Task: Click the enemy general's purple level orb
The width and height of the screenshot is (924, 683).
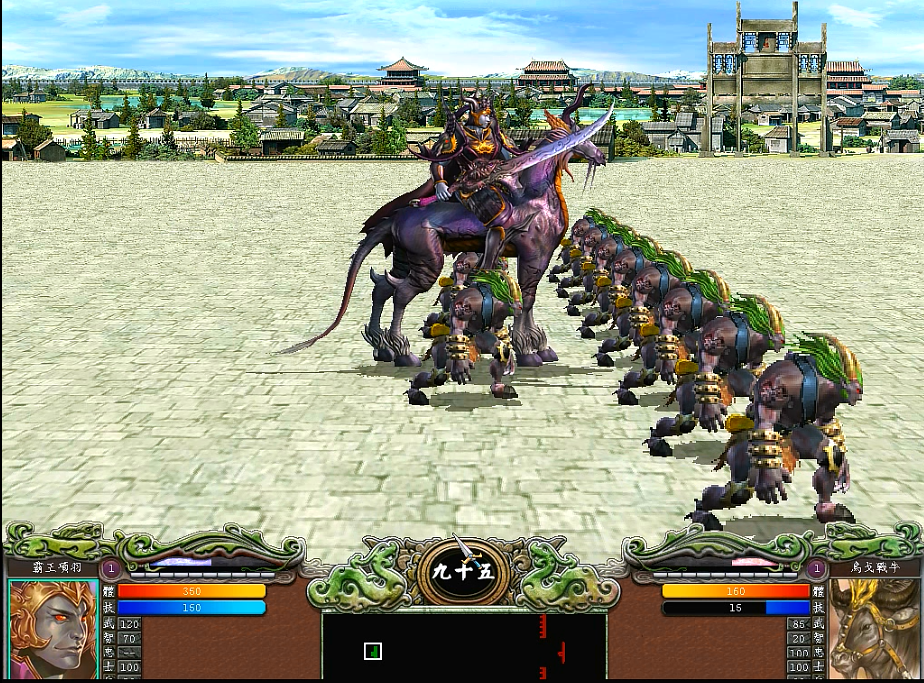Action: pyautogui.click(x=816, y=568)
